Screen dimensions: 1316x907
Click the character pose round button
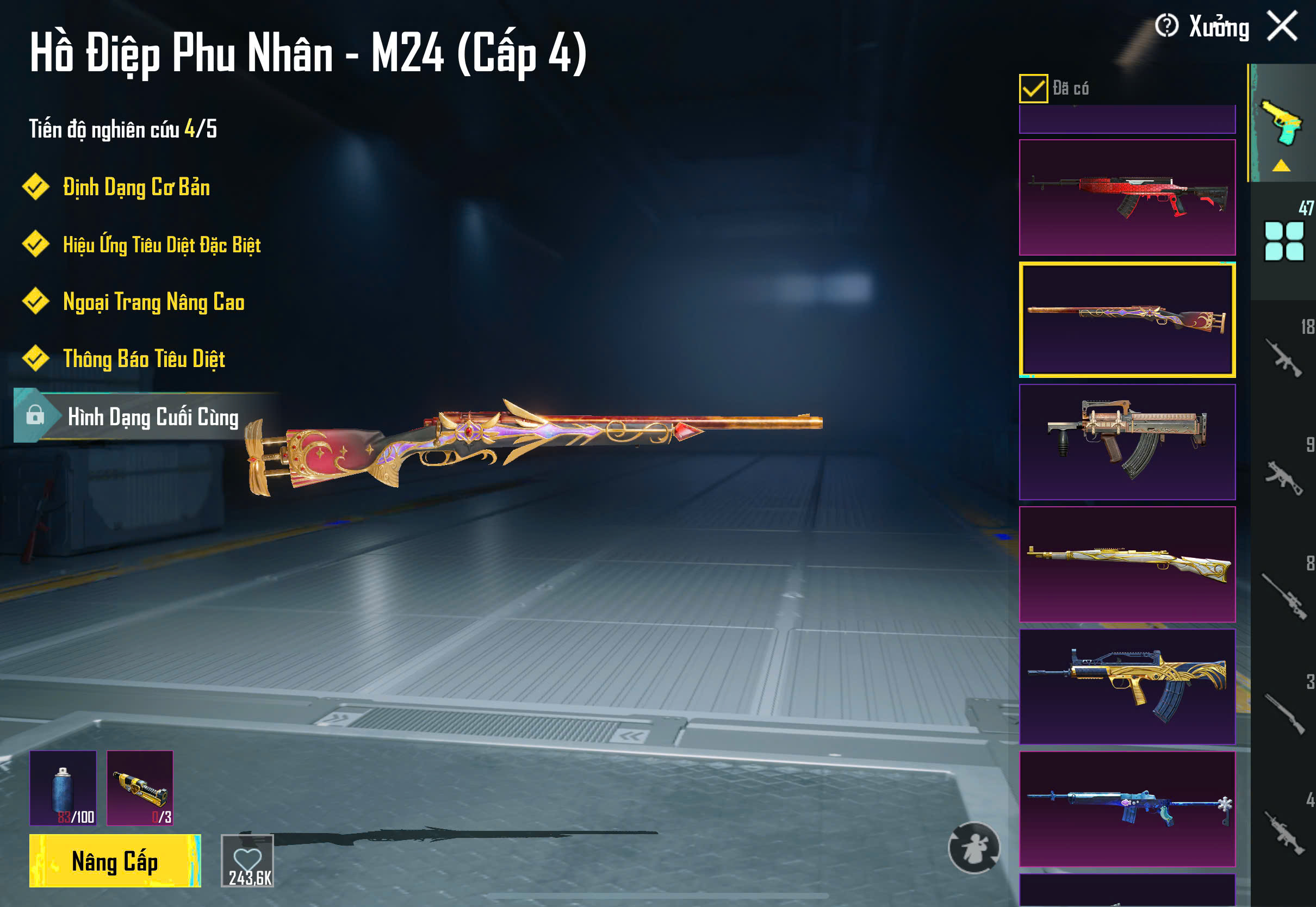point(973,847)
